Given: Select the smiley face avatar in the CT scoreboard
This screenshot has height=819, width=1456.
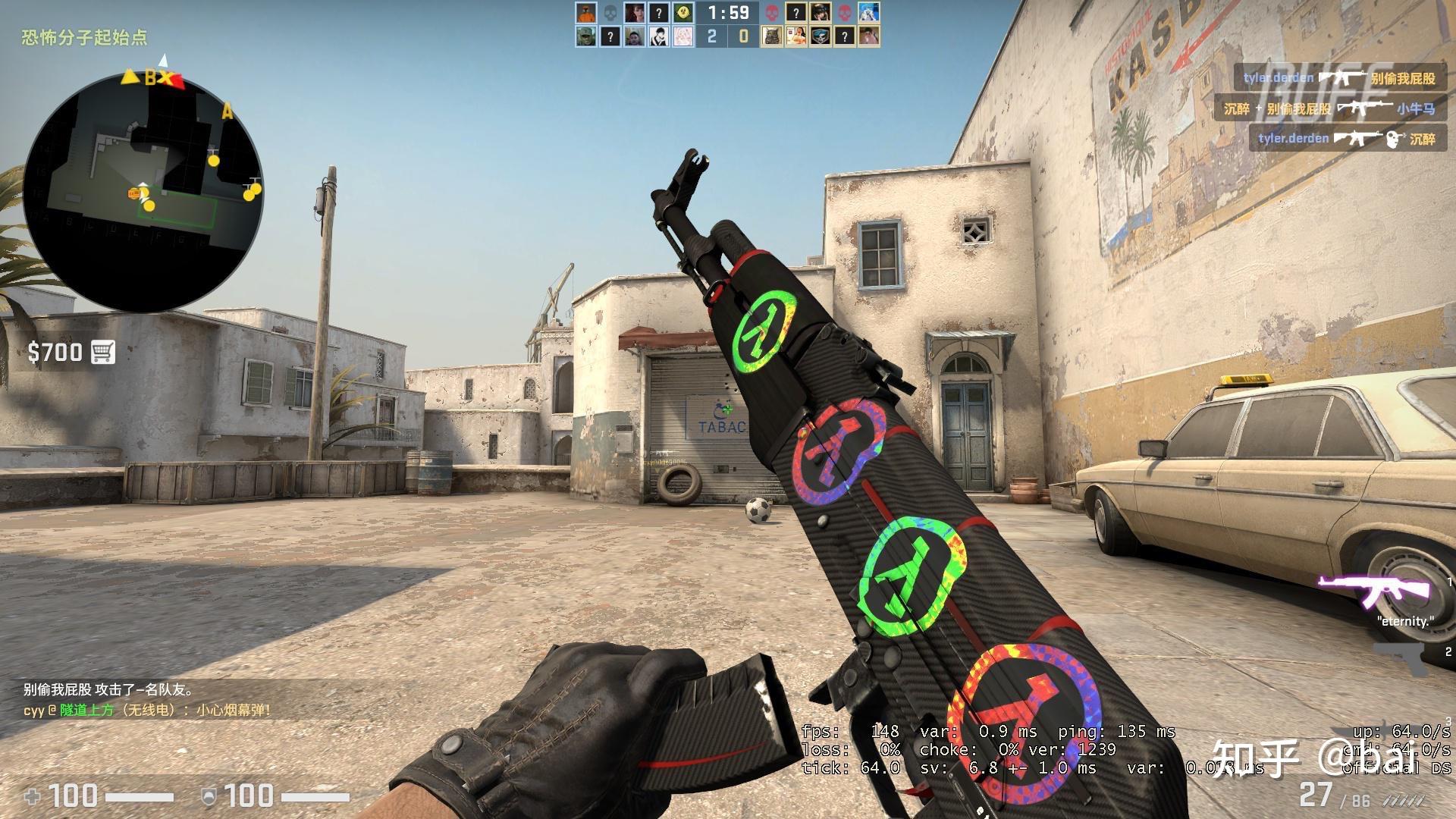Looking at the screenshot, I should pyautogui.click(x=684, y=13).
